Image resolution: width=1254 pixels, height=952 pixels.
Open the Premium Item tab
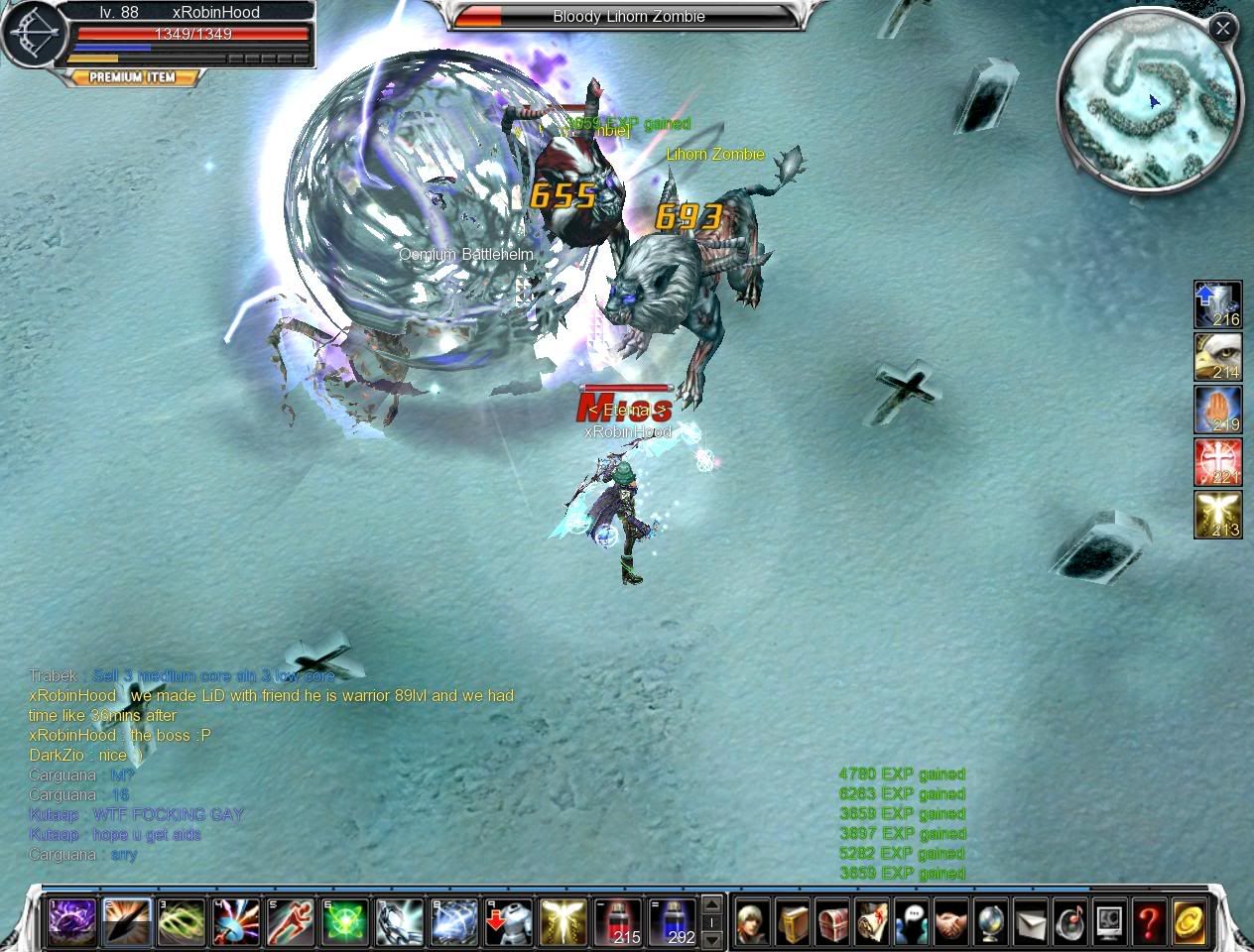pos(132,77)
